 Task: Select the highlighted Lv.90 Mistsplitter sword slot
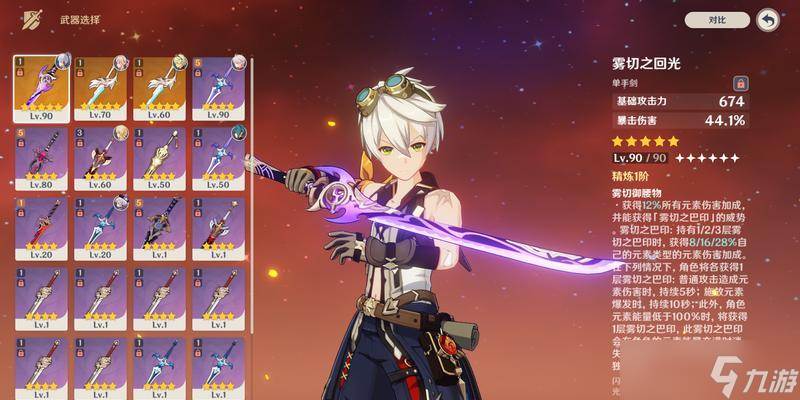pos(42,87)
